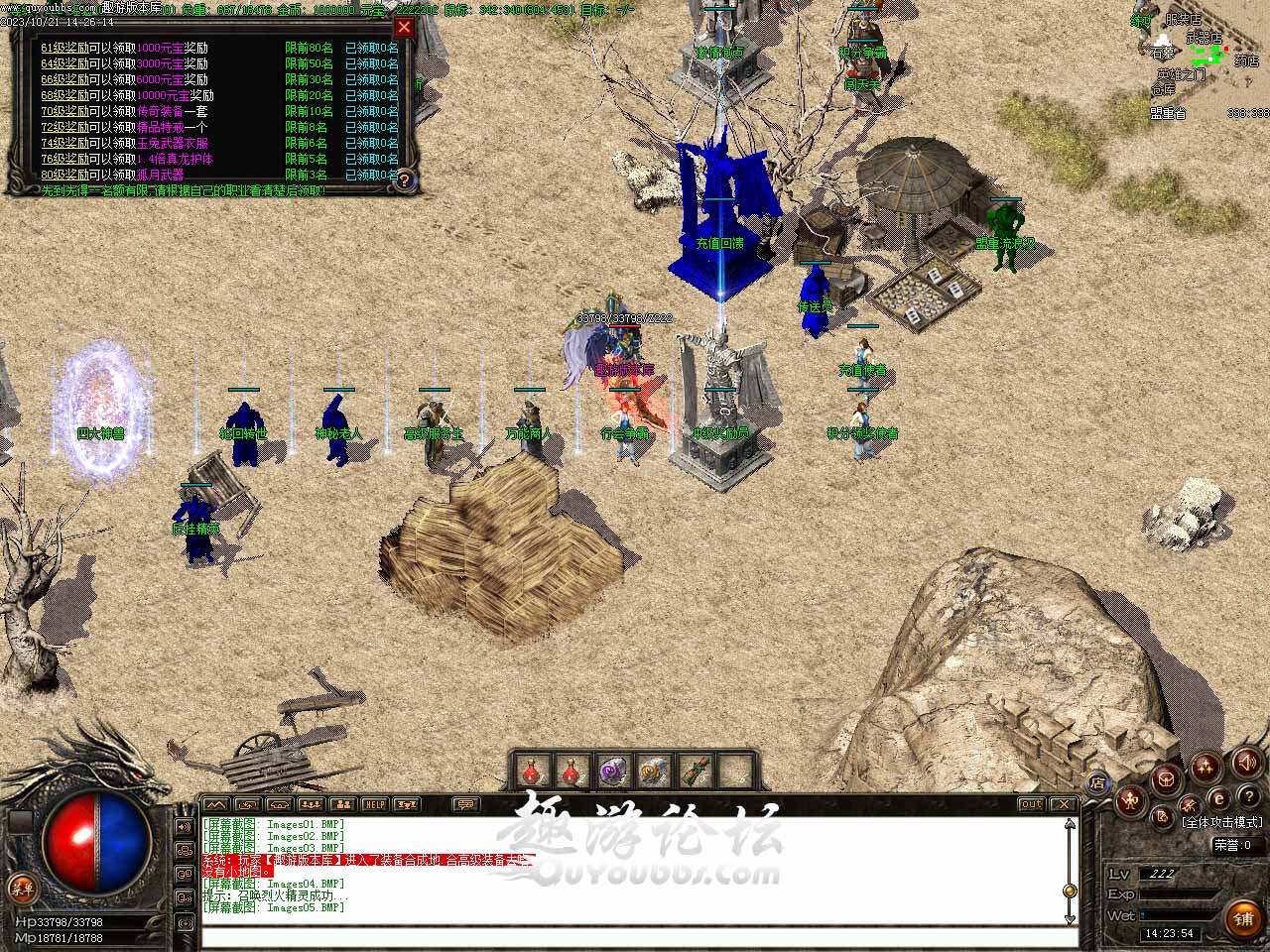Close the level reward panel
This screenshot has width=1270, height=952.
(x=404, y=27)
